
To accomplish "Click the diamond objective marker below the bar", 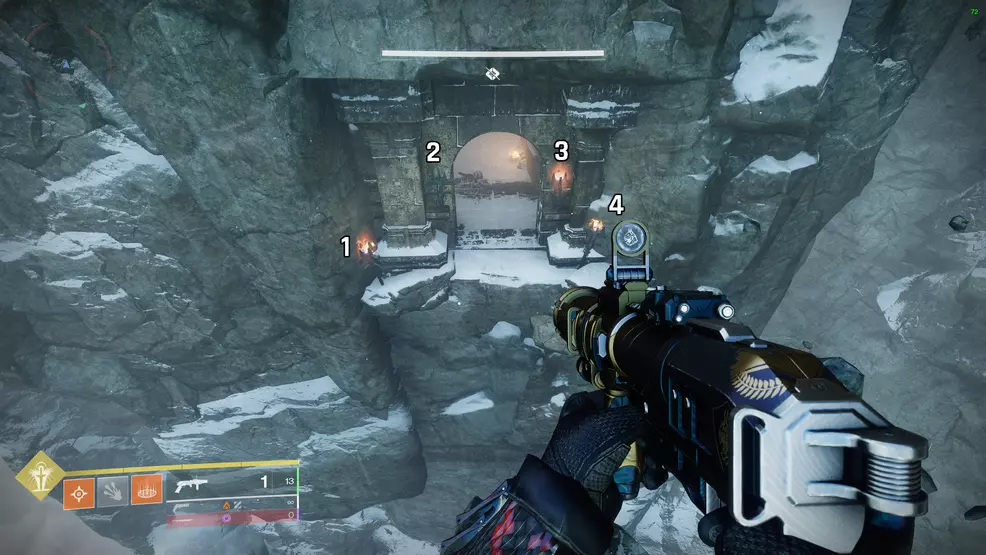I will pyautogui.click(x=492, y=74).
